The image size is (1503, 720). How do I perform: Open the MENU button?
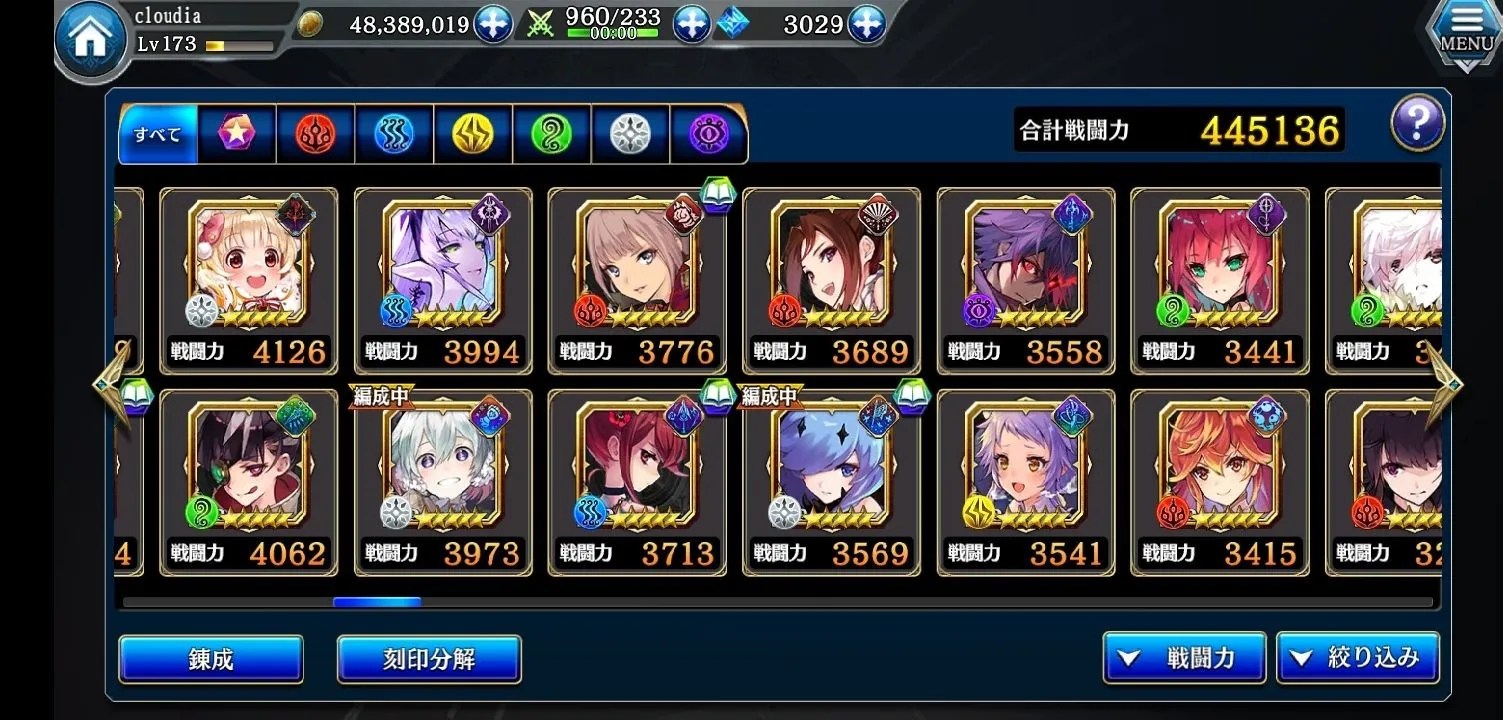click(x=1466, y=35)
